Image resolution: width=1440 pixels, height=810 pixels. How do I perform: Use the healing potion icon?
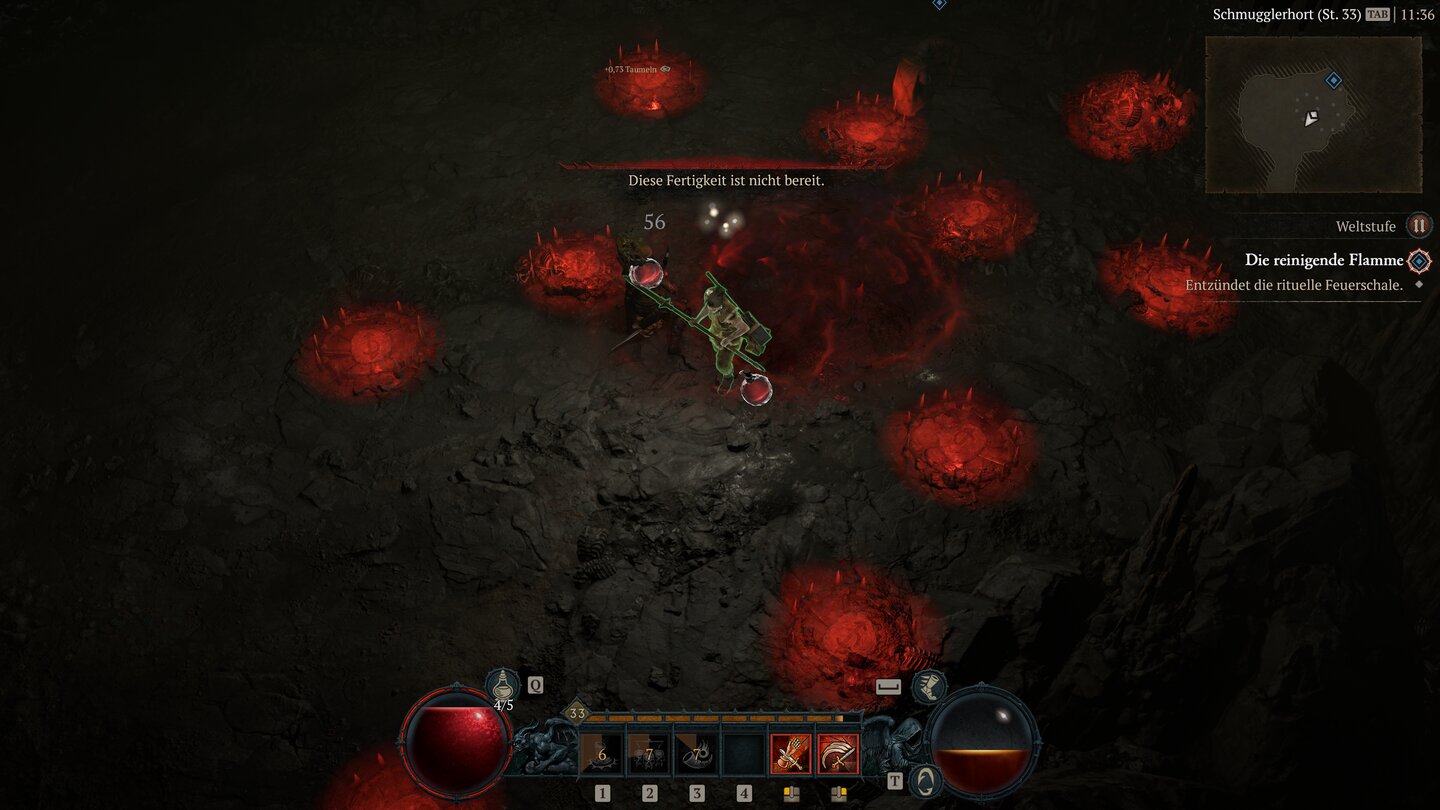point(503,686)
